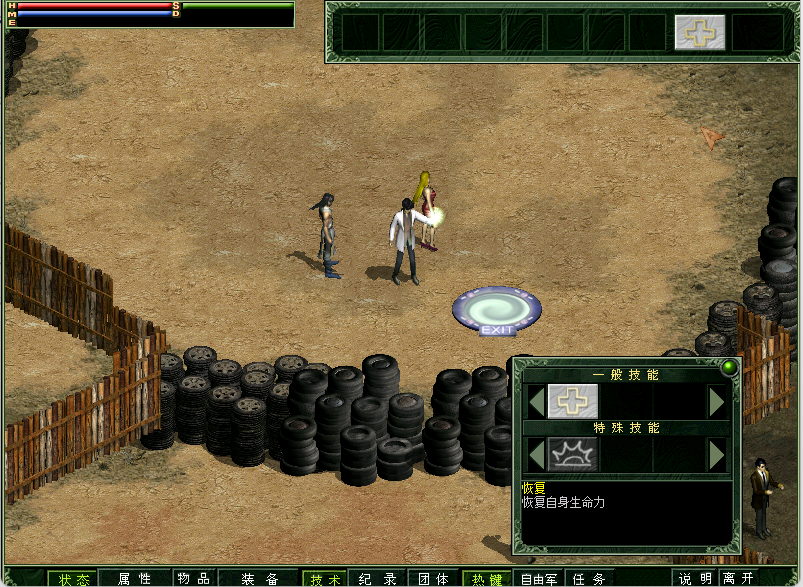Open the 装备 equipment menu
803x587 pixels.
[x=259, y=578]
